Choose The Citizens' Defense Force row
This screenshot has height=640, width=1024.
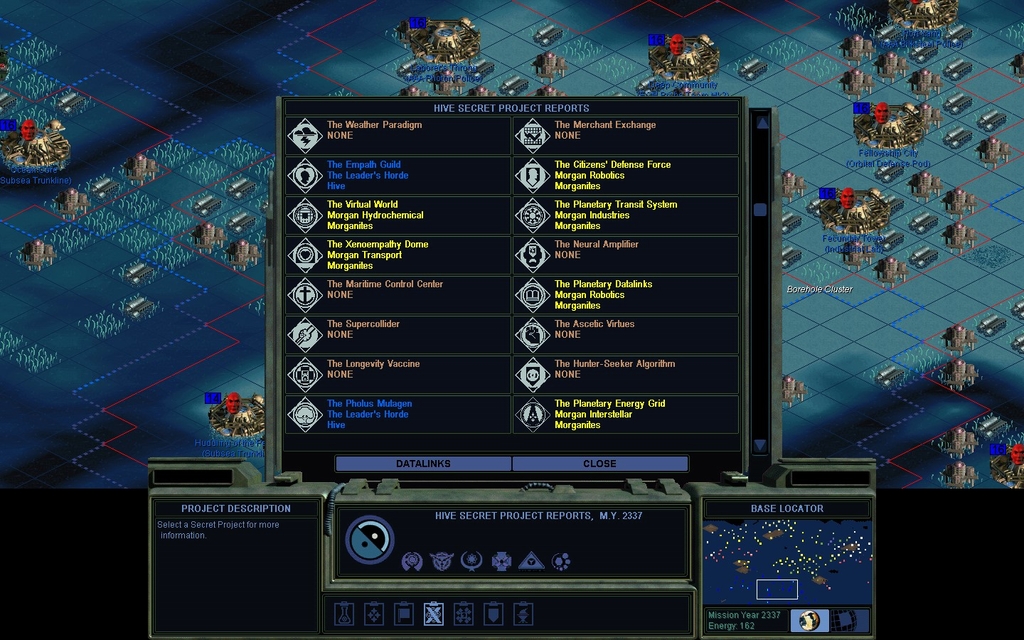tap(626, 175)
